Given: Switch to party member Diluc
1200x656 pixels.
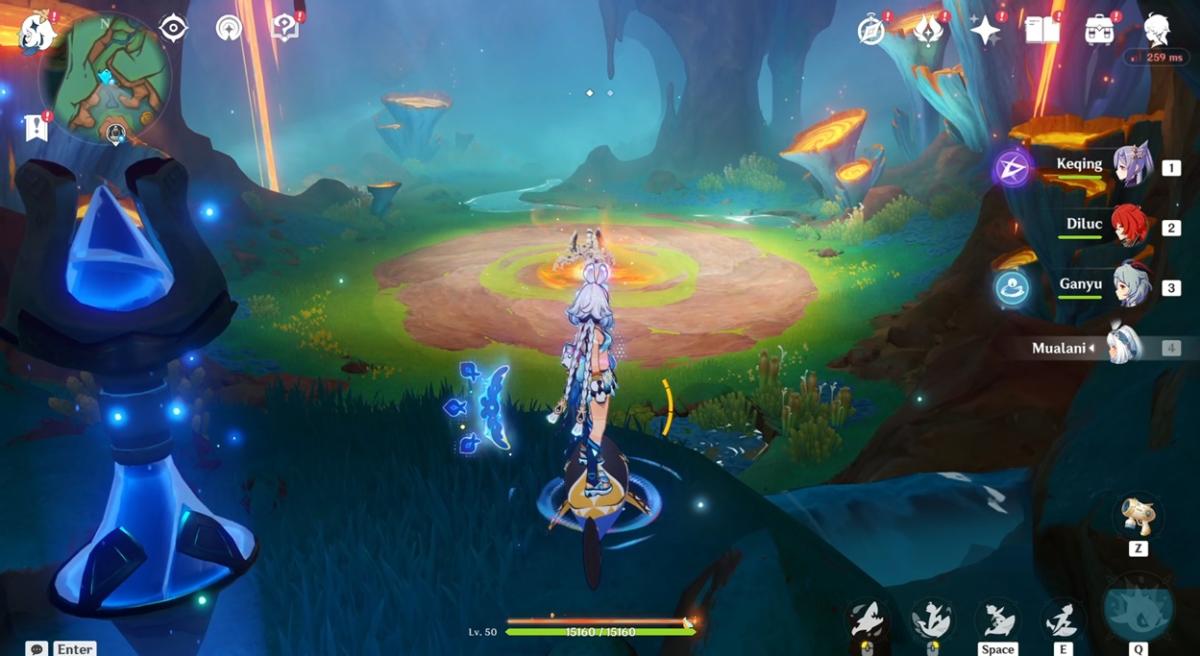Looking at the screenshot, I should (1130, 226).
